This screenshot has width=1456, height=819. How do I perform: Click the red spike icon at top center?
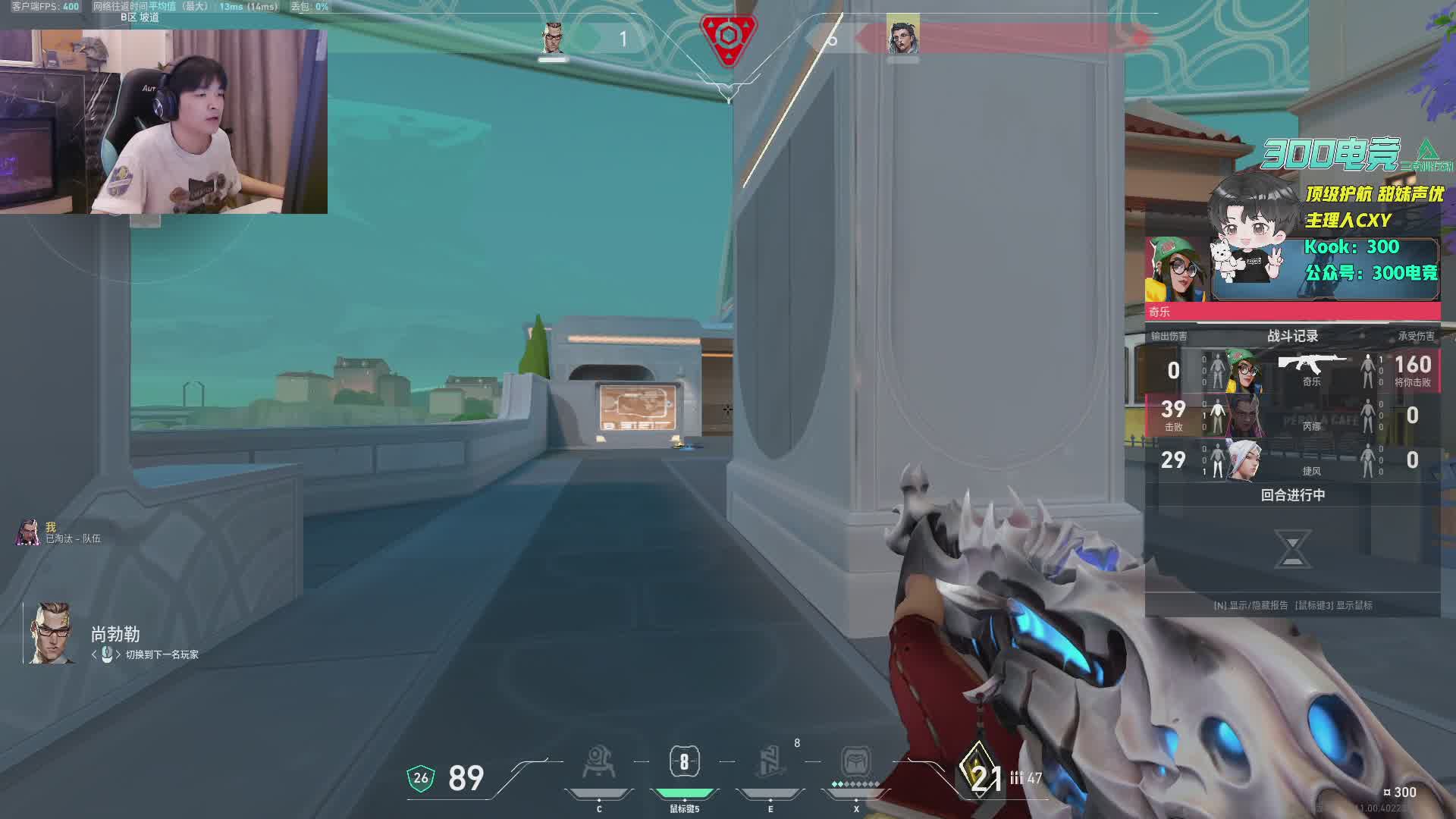point(728,36)
